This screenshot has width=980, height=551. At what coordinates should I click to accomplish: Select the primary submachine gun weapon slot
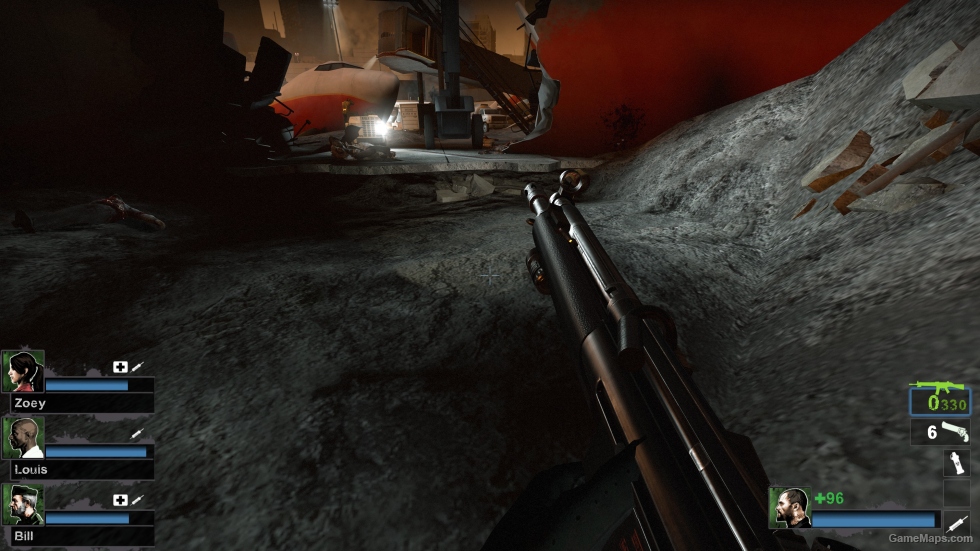[x=940, y=401]
